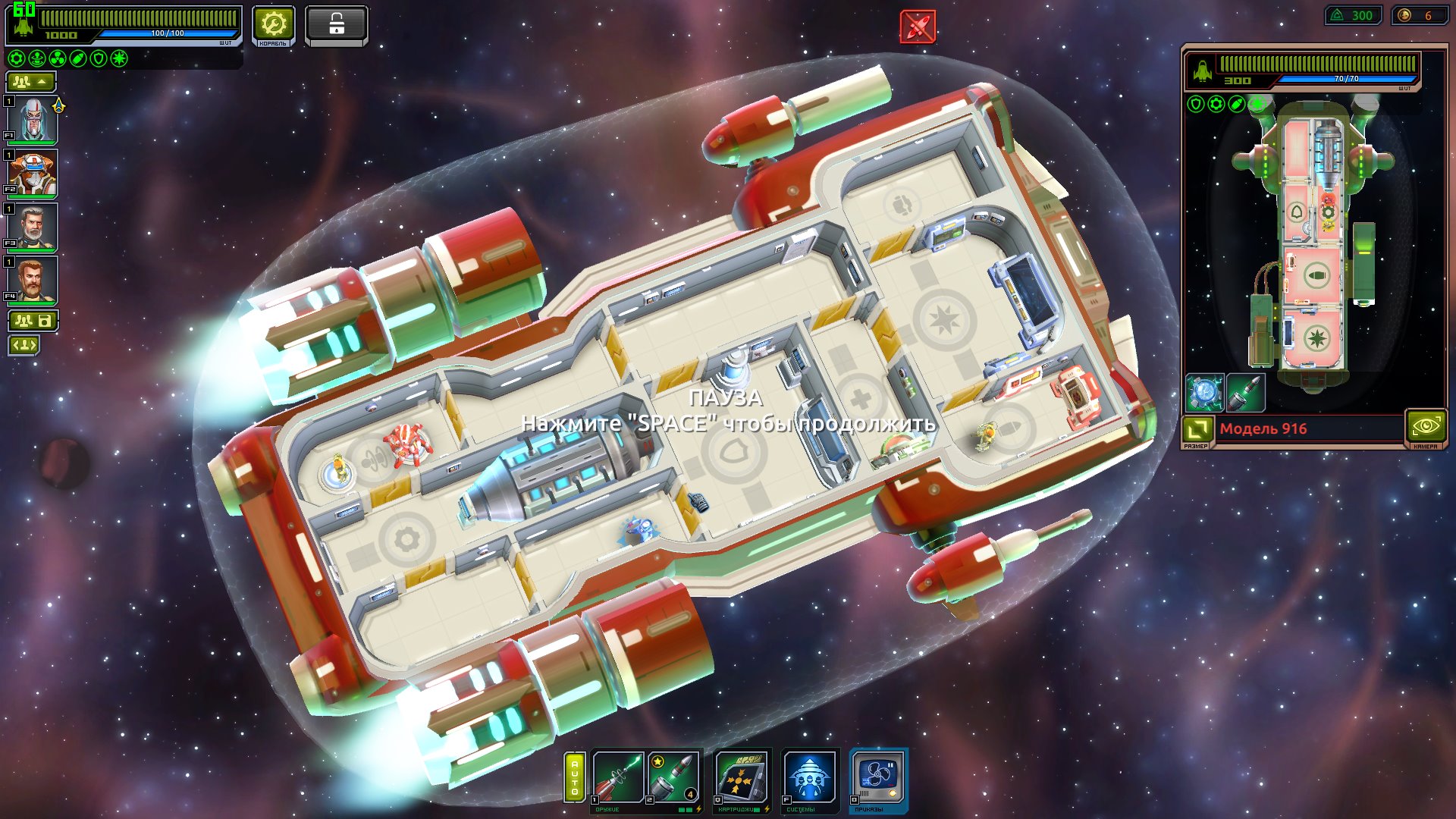Select the red-bearded crew member portrait
This screenshot has height=819, width=1456.
pyautogui.click(x=33, y=279)
